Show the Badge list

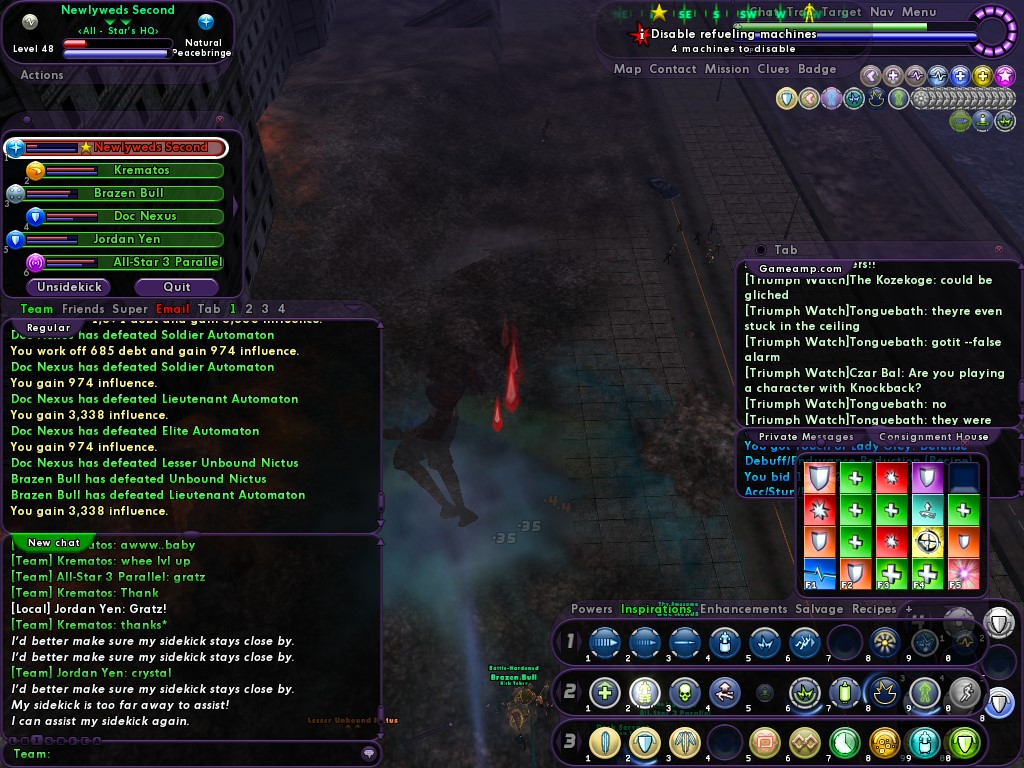click(x=817, y=69)
